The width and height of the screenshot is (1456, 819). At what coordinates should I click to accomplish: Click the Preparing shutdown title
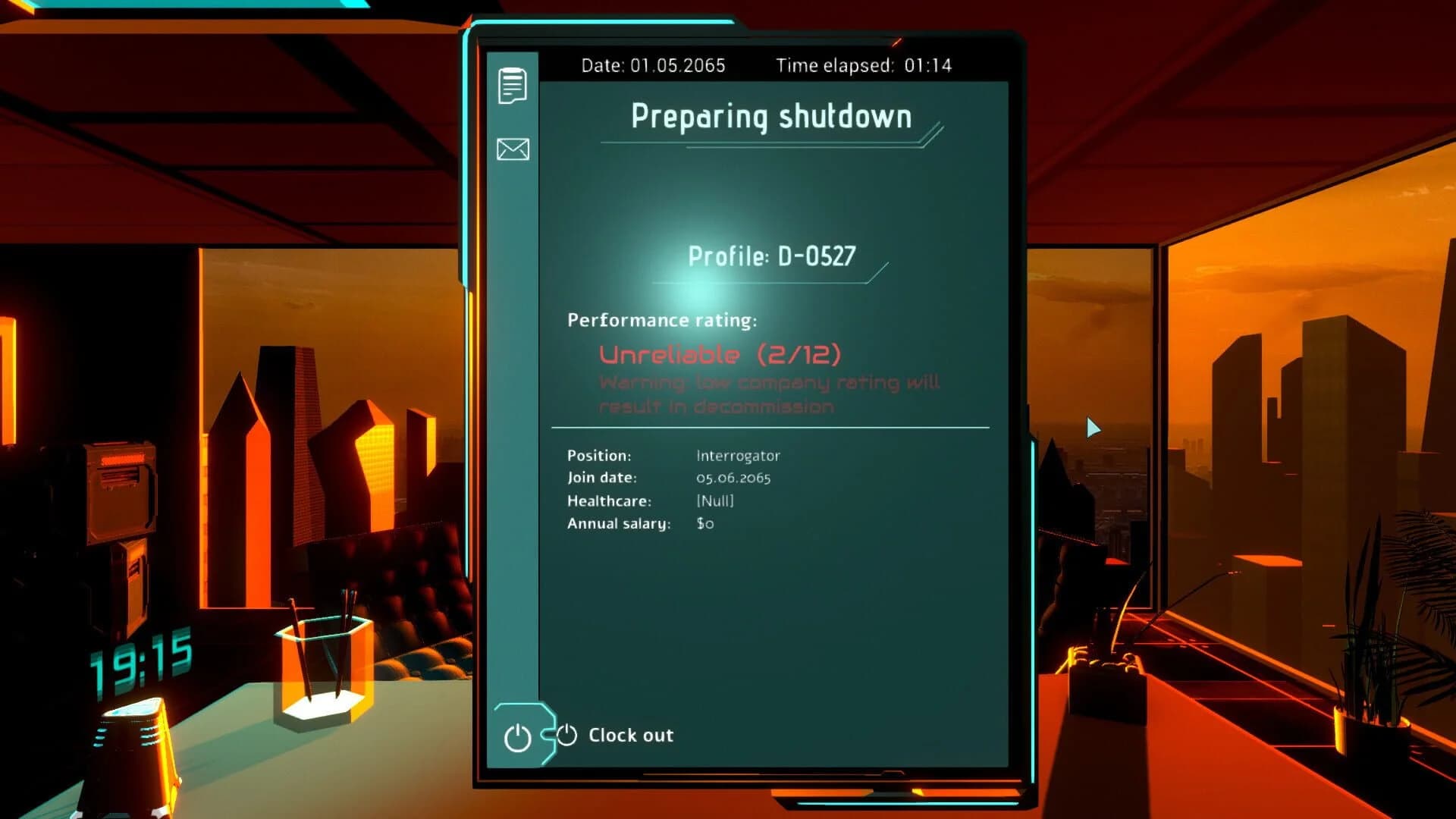coord(772,116)
